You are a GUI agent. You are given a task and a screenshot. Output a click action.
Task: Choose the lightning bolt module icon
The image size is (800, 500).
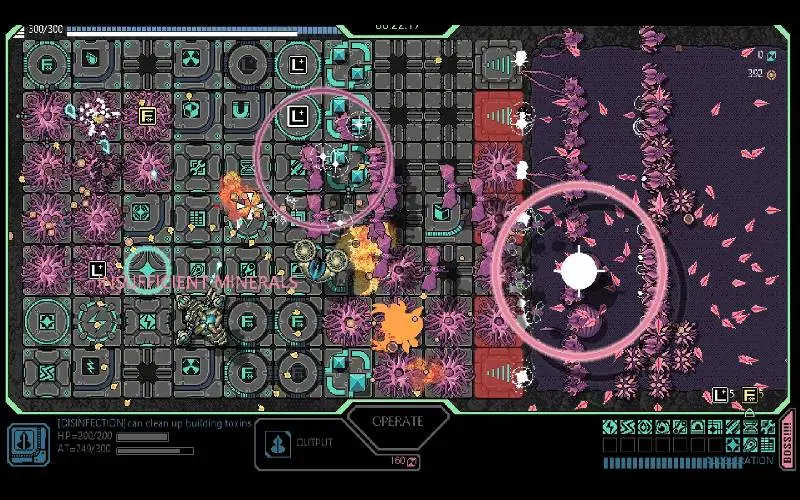coord(610,427)
